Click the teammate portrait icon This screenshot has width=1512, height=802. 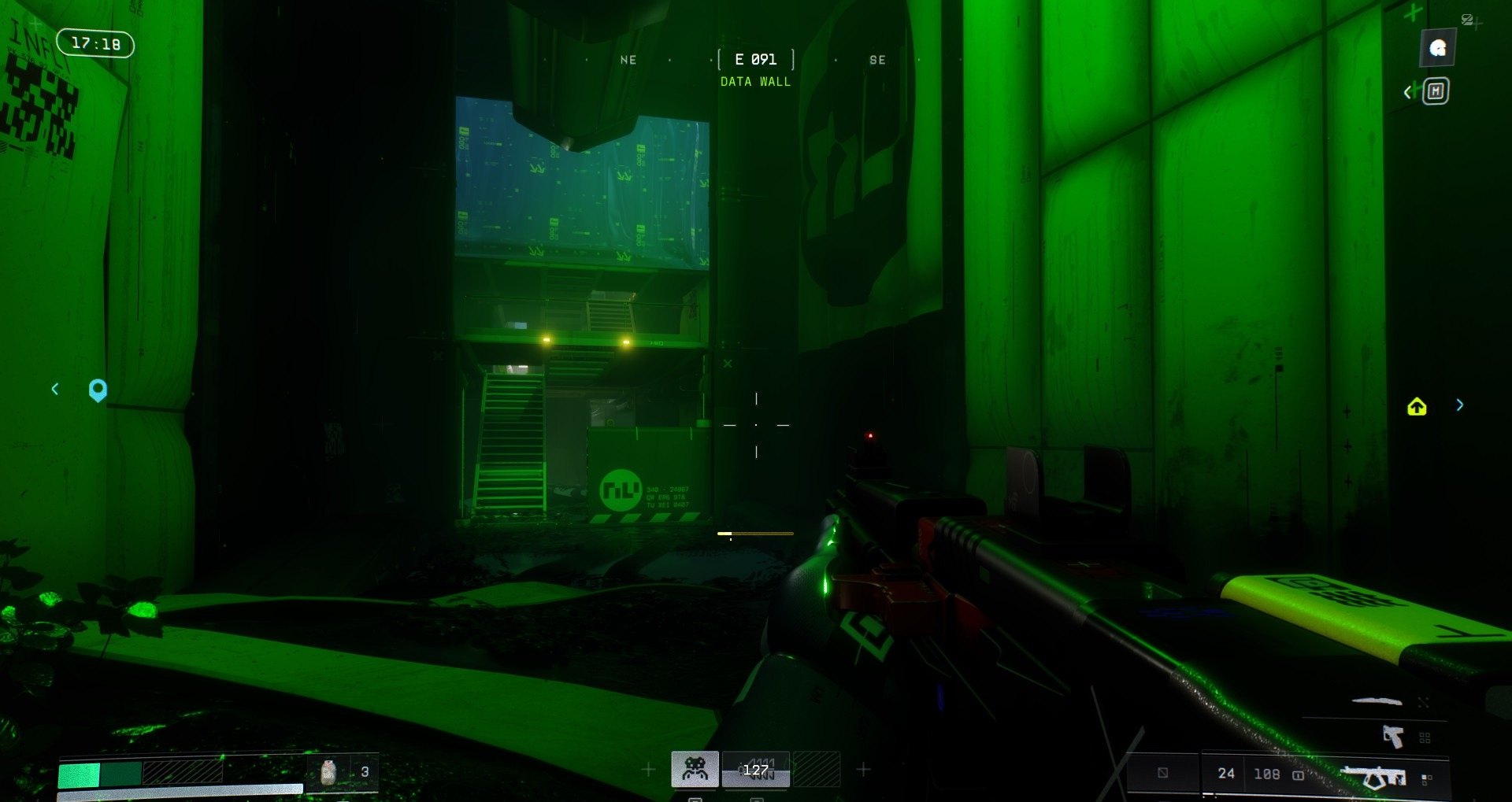pos(1437,48)
